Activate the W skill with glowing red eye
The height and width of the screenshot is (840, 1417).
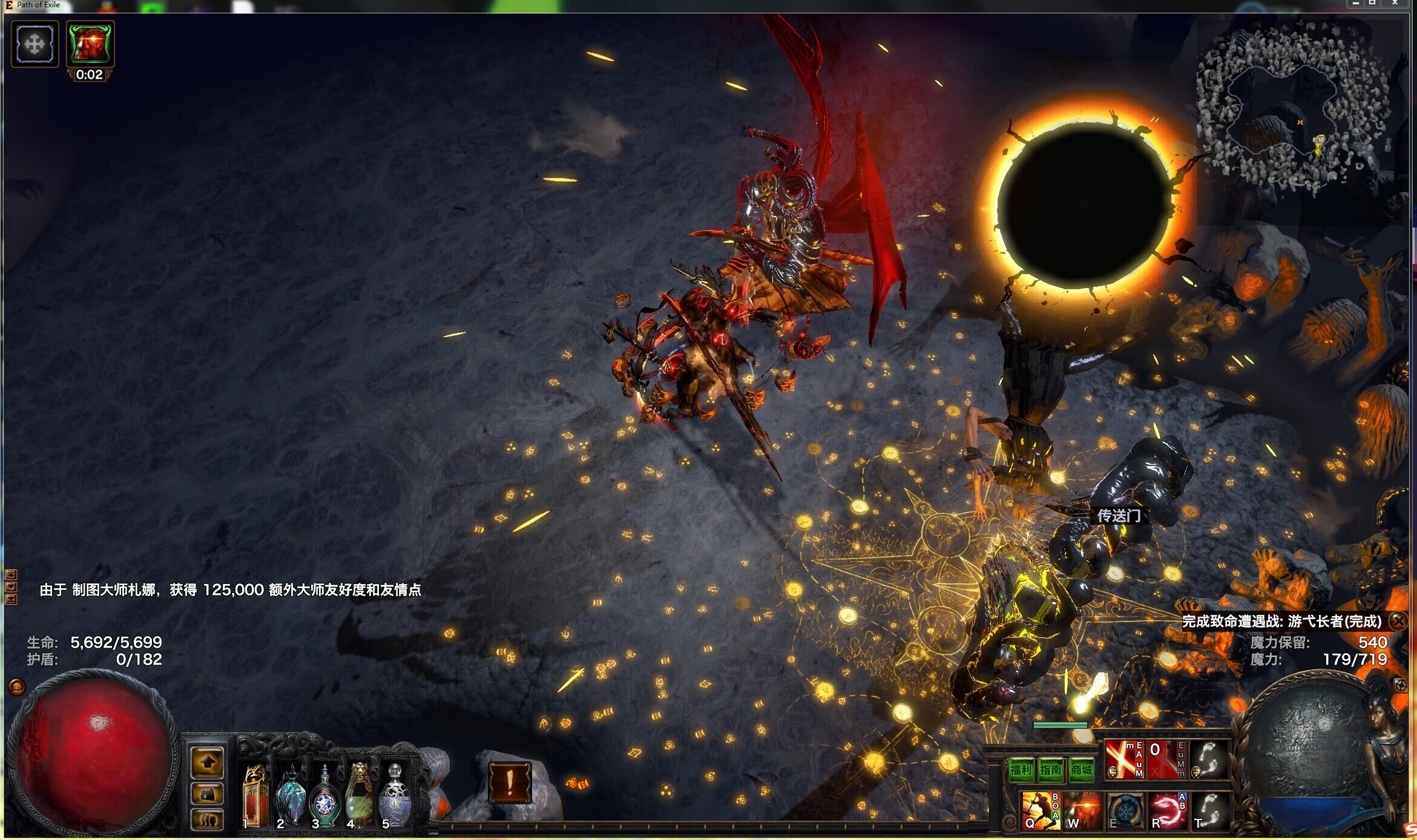tap(1082, 811)
